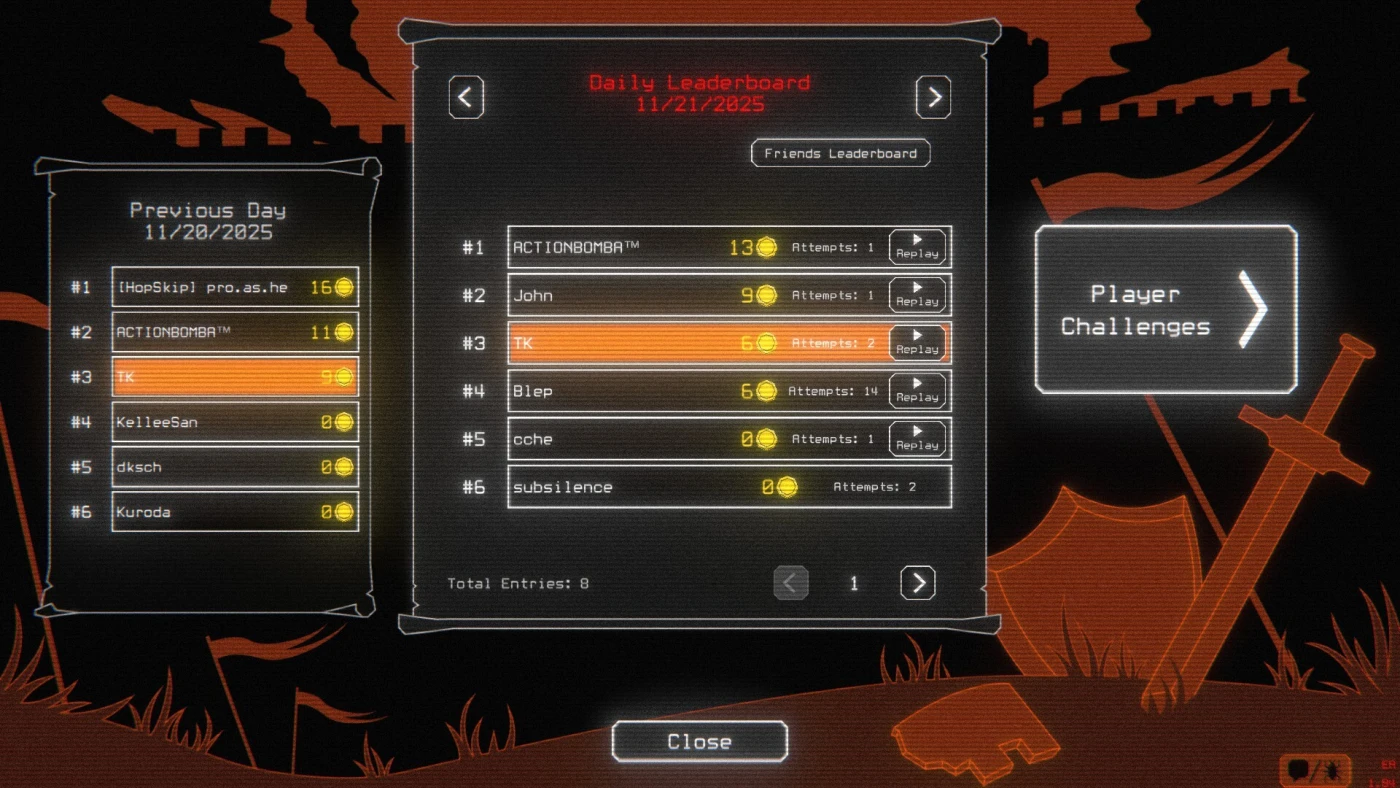This screenshot has height=788, width=1400.
Task: Open the Friends Leaderboard
Action: click(840, 153)
